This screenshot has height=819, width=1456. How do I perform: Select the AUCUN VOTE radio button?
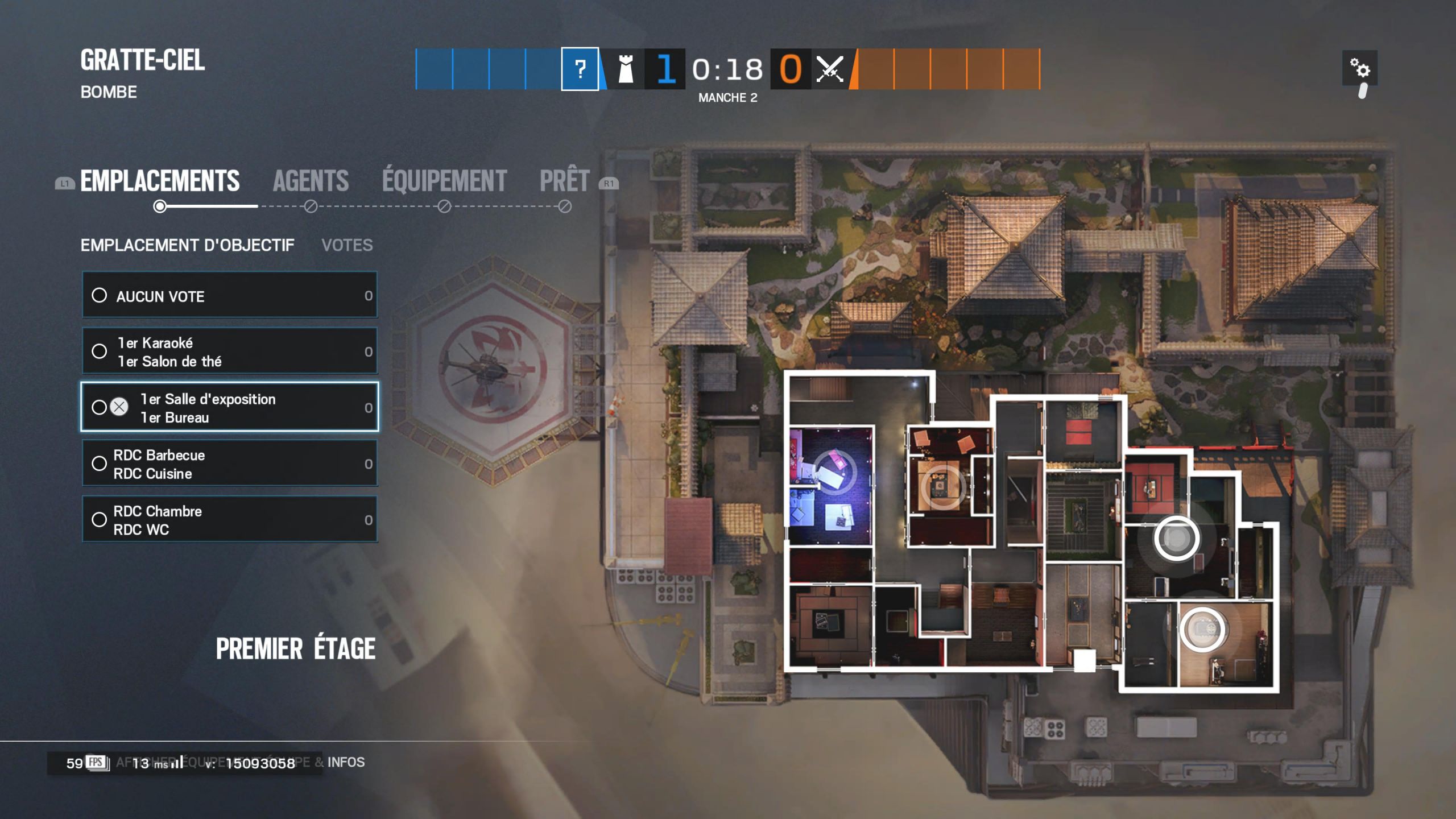click(101, 295)
